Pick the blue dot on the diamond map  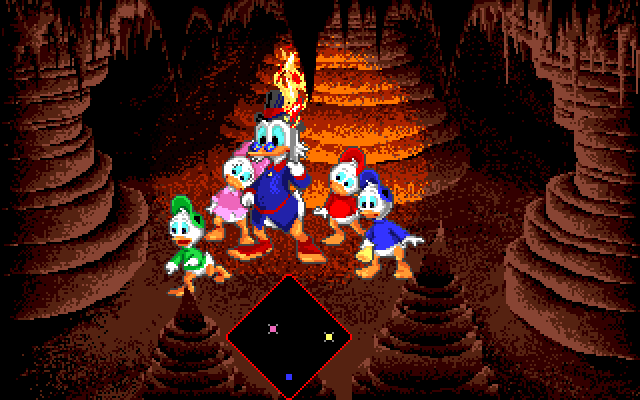click(289, 376)
